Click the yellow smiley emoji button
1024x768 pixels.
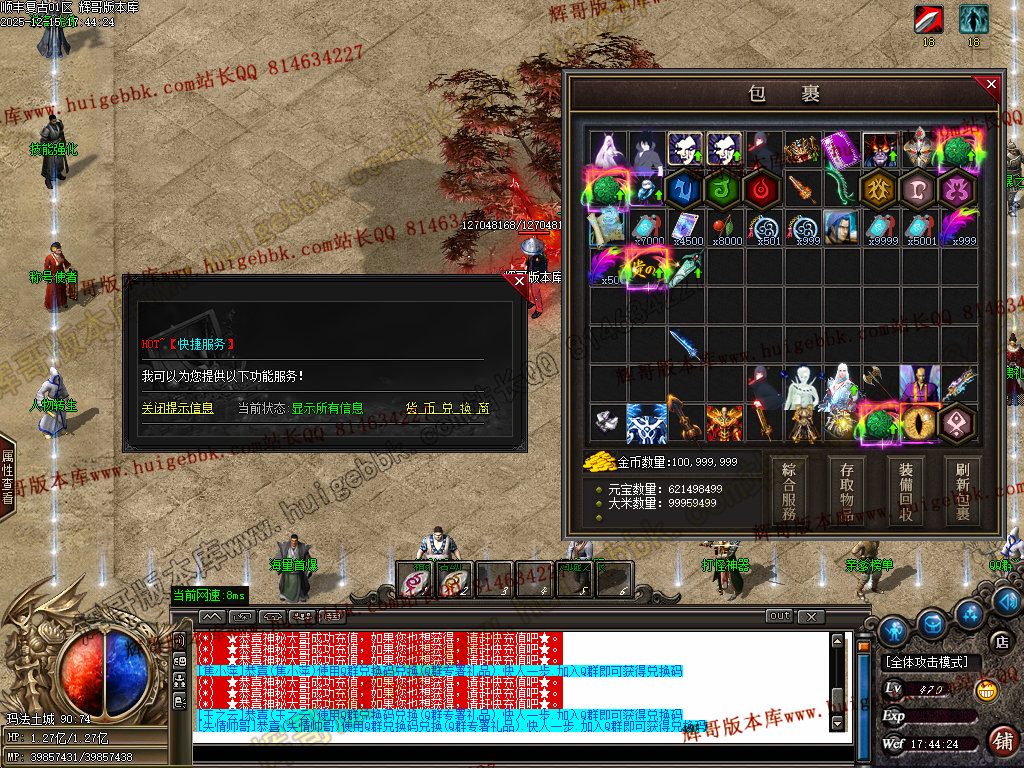click(x=986, y=690)
